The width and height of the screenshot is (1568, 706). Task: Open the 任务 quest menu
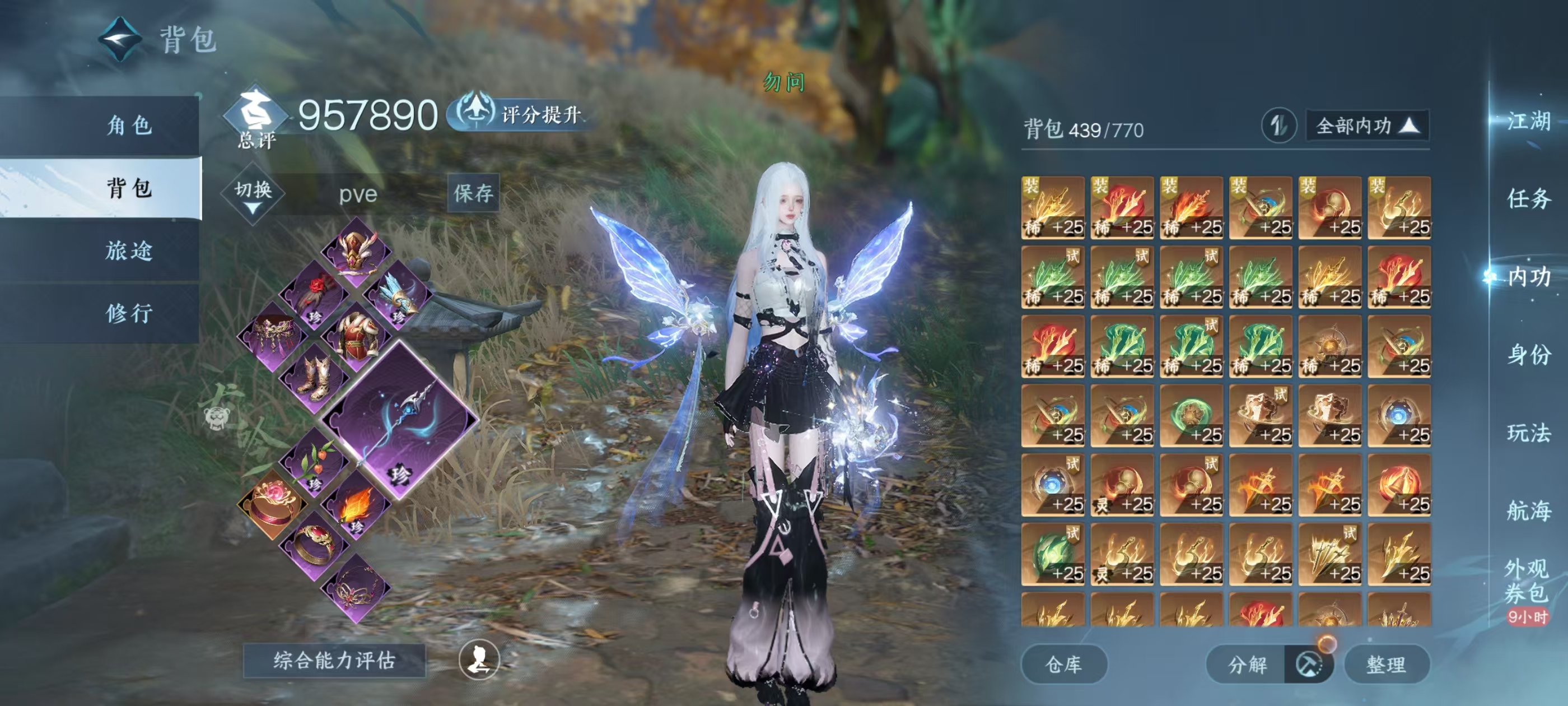point(1528,198)
